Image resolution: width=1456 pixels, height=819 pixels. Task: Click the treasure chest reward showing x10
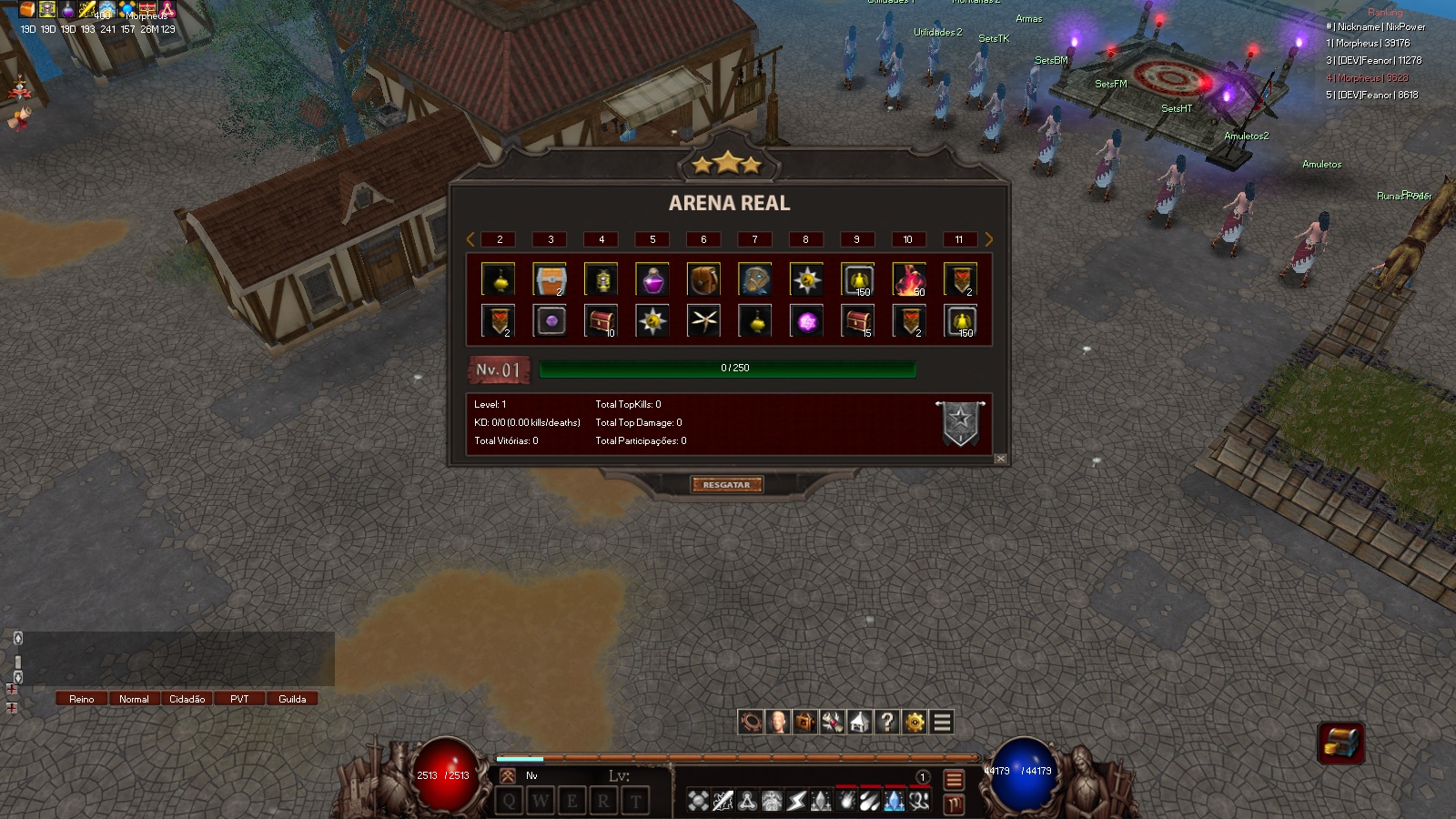601,320
